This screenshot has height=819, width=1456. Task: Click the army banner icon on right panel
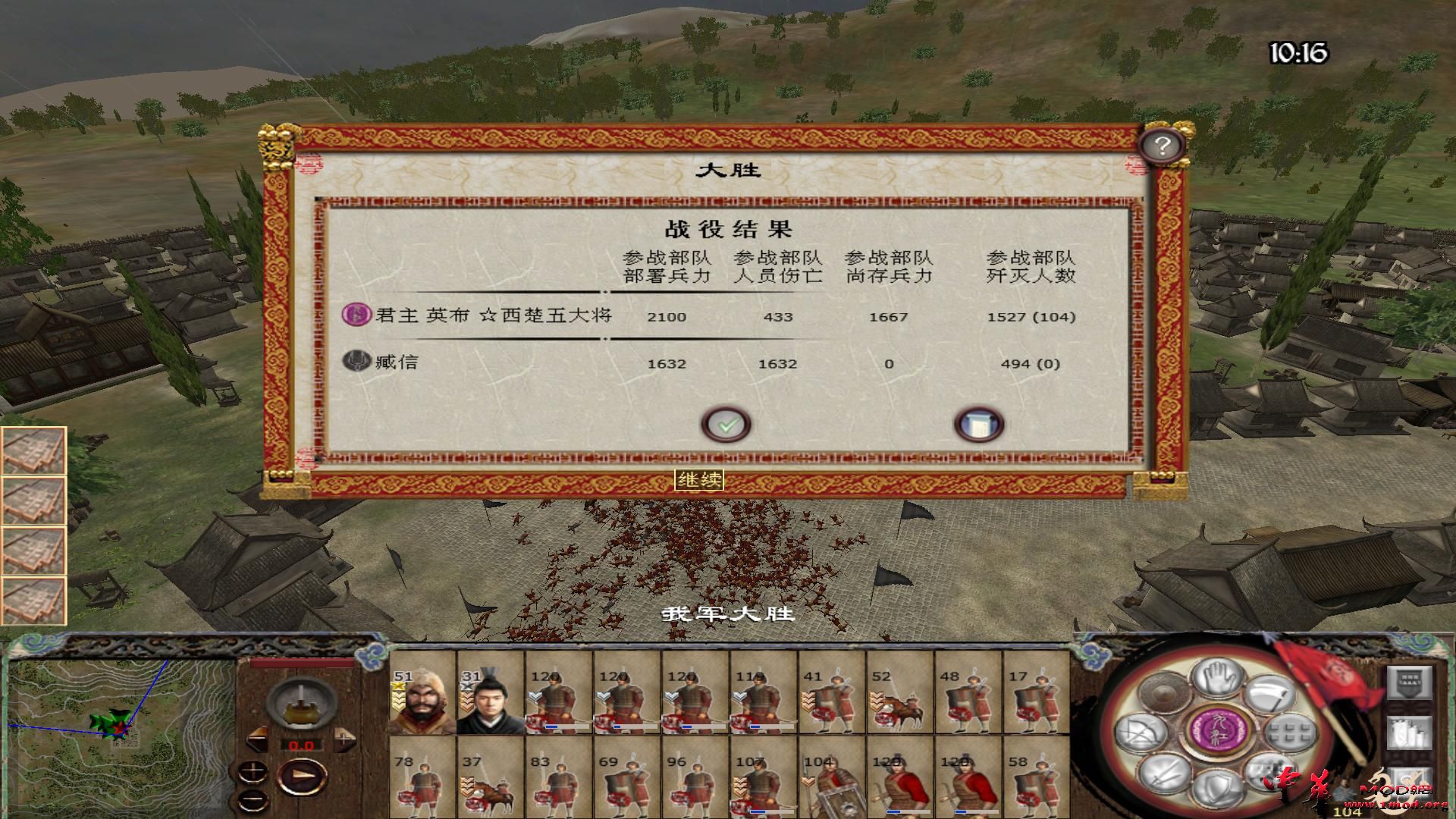(1410, 682)
